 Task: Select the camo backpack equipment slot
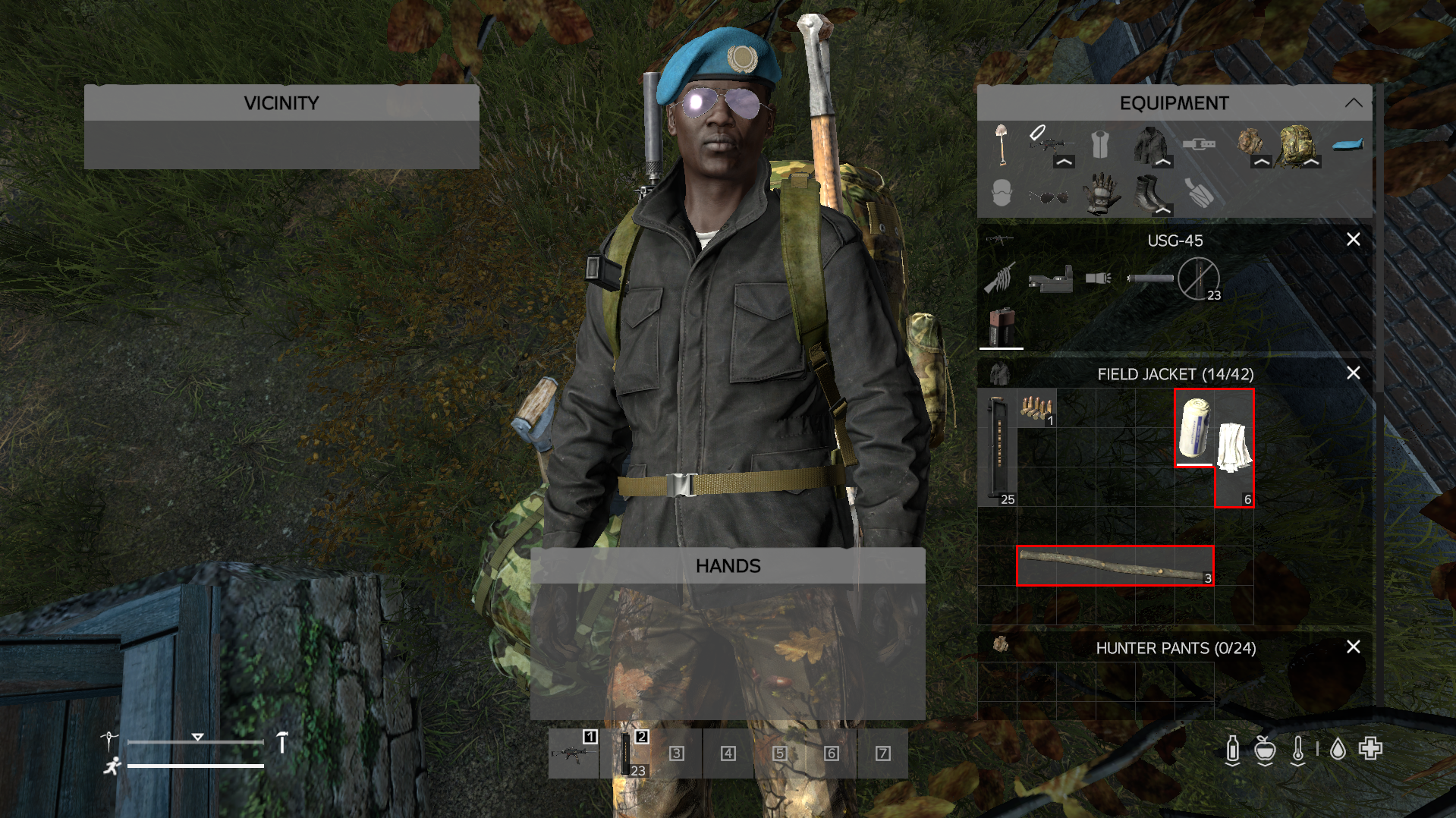pyautogui.click(x=1297, y=144)
